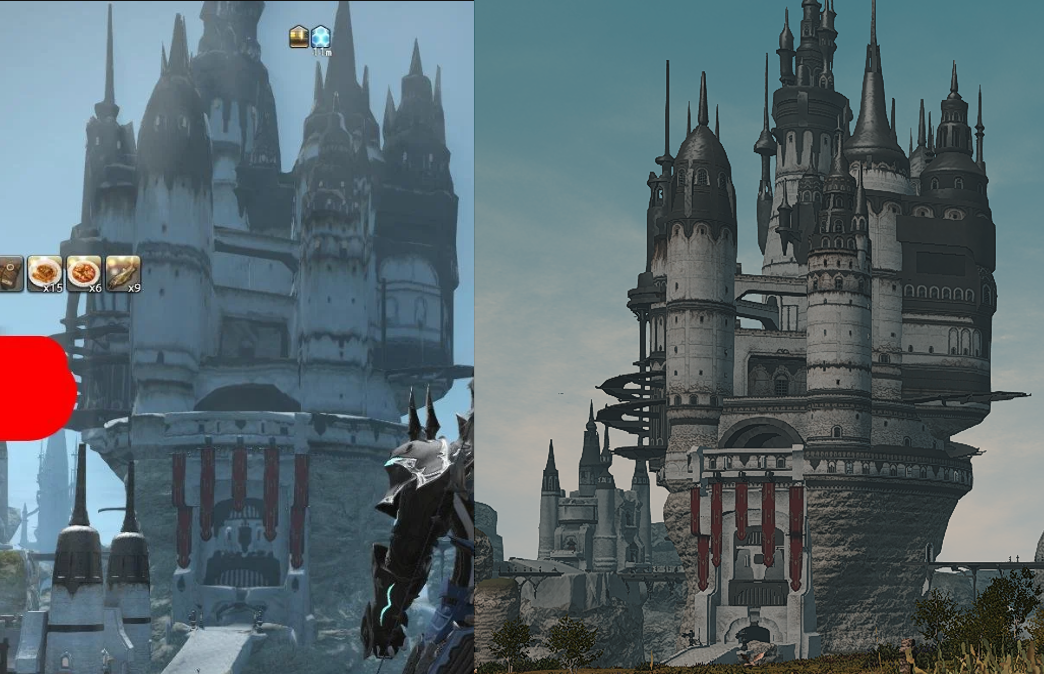Select the grilled fish item stacked x9
The height and width of the screenshot is (674, 1044).
[123, 273]
